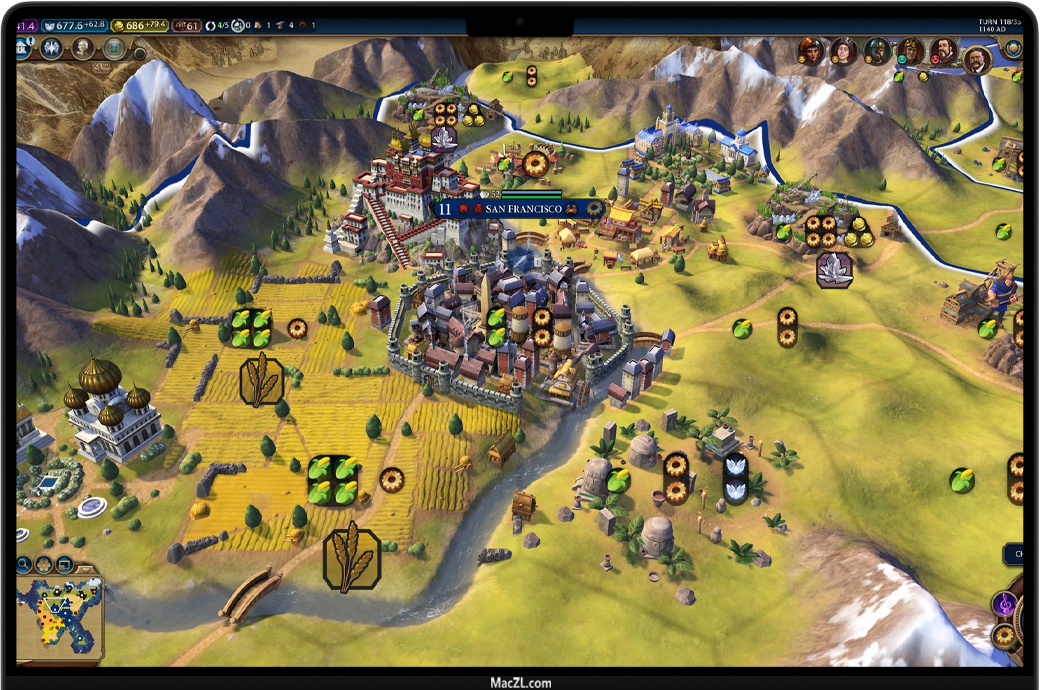Image resolution: width=1040 pixels, height=690 pixels.
Task: Select the smiling crowned woman leader portrait
Action: pyautogui.click(x=844, y=50)
